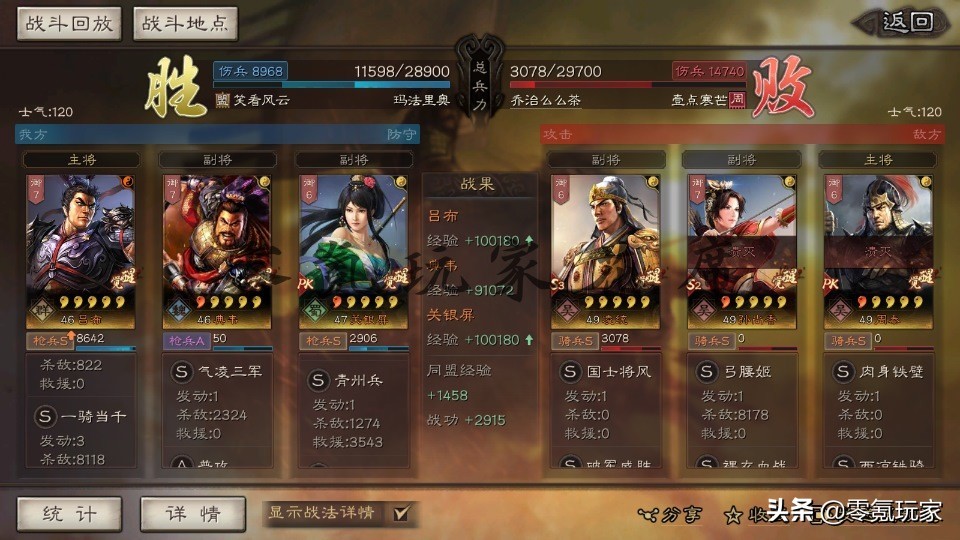Inspect the 一骑当千 skill entry
This screenshot has height=540, width=960.
click(x=83, y=416)
